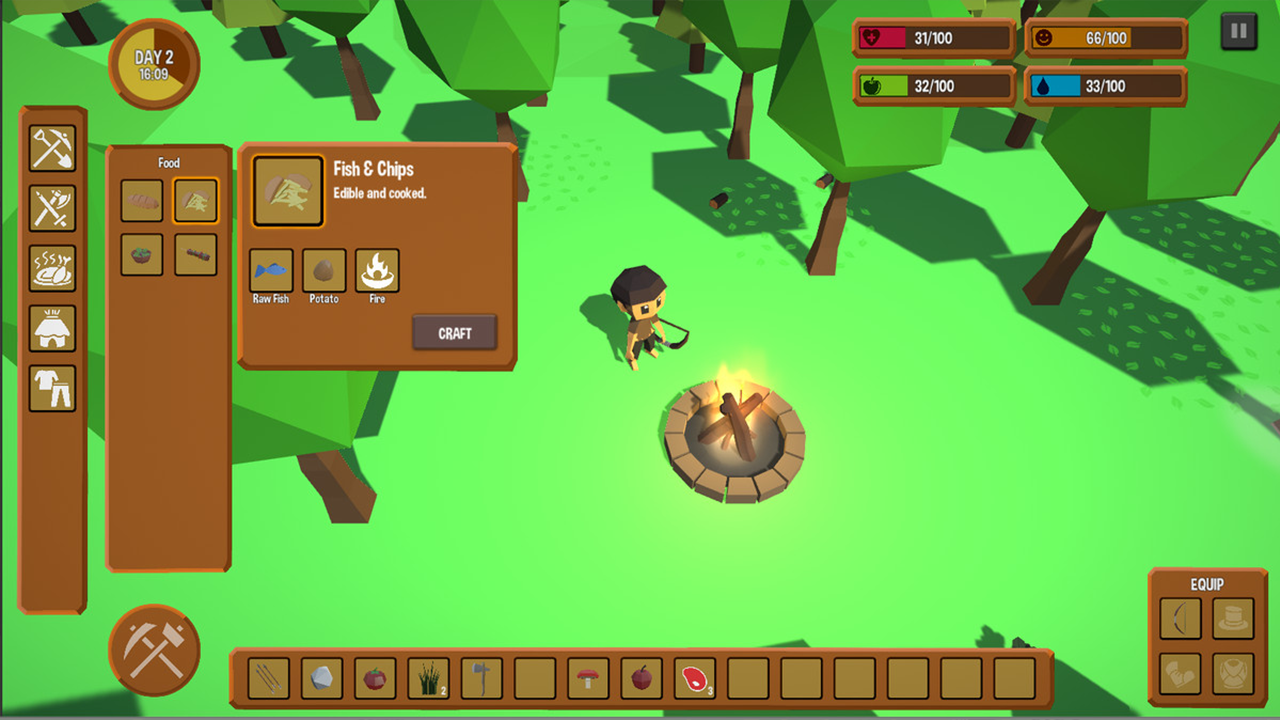Toggle the crafting menu with the hammer button

pos(154,650)
